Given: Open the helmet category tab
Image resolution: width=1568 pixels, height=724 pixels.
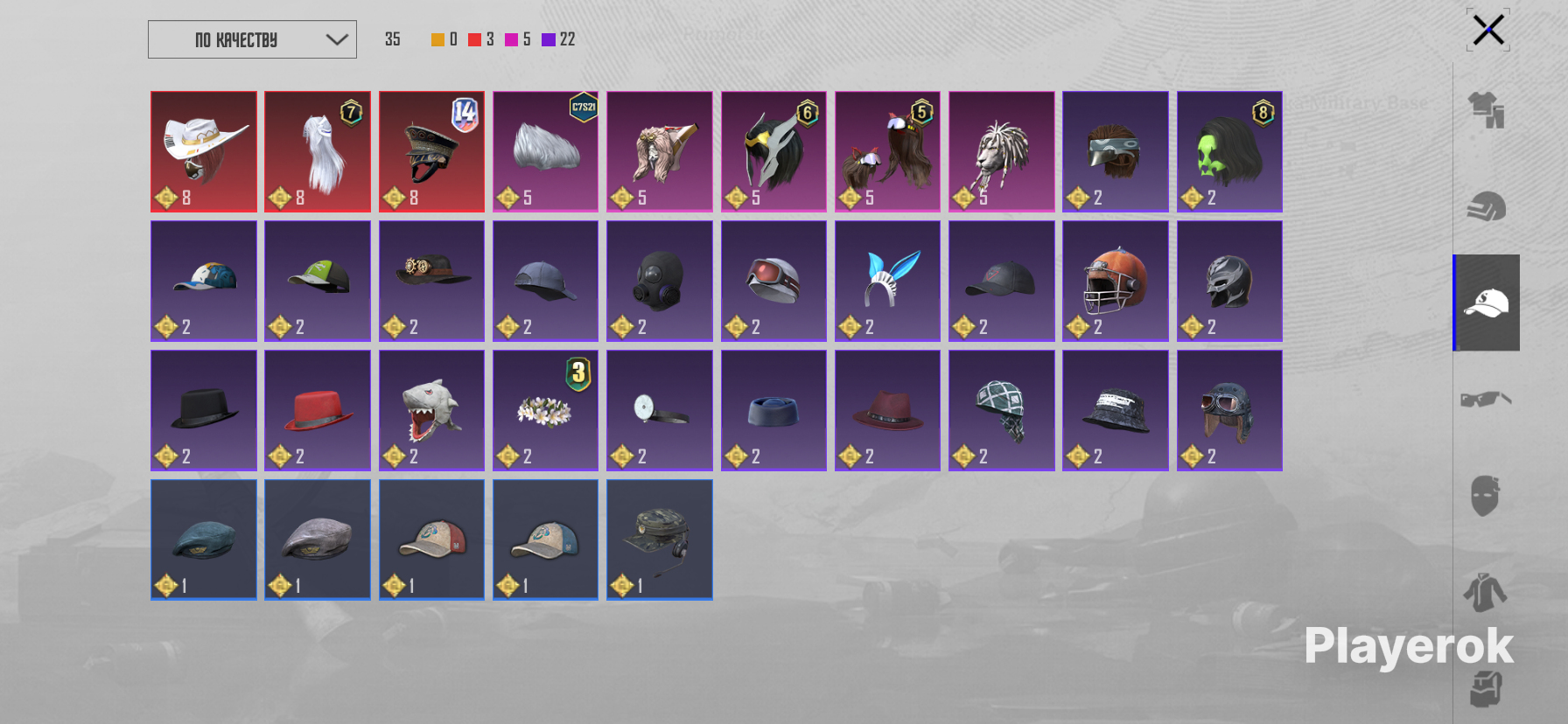Looking at the screenshot, I should (1486, 207).
